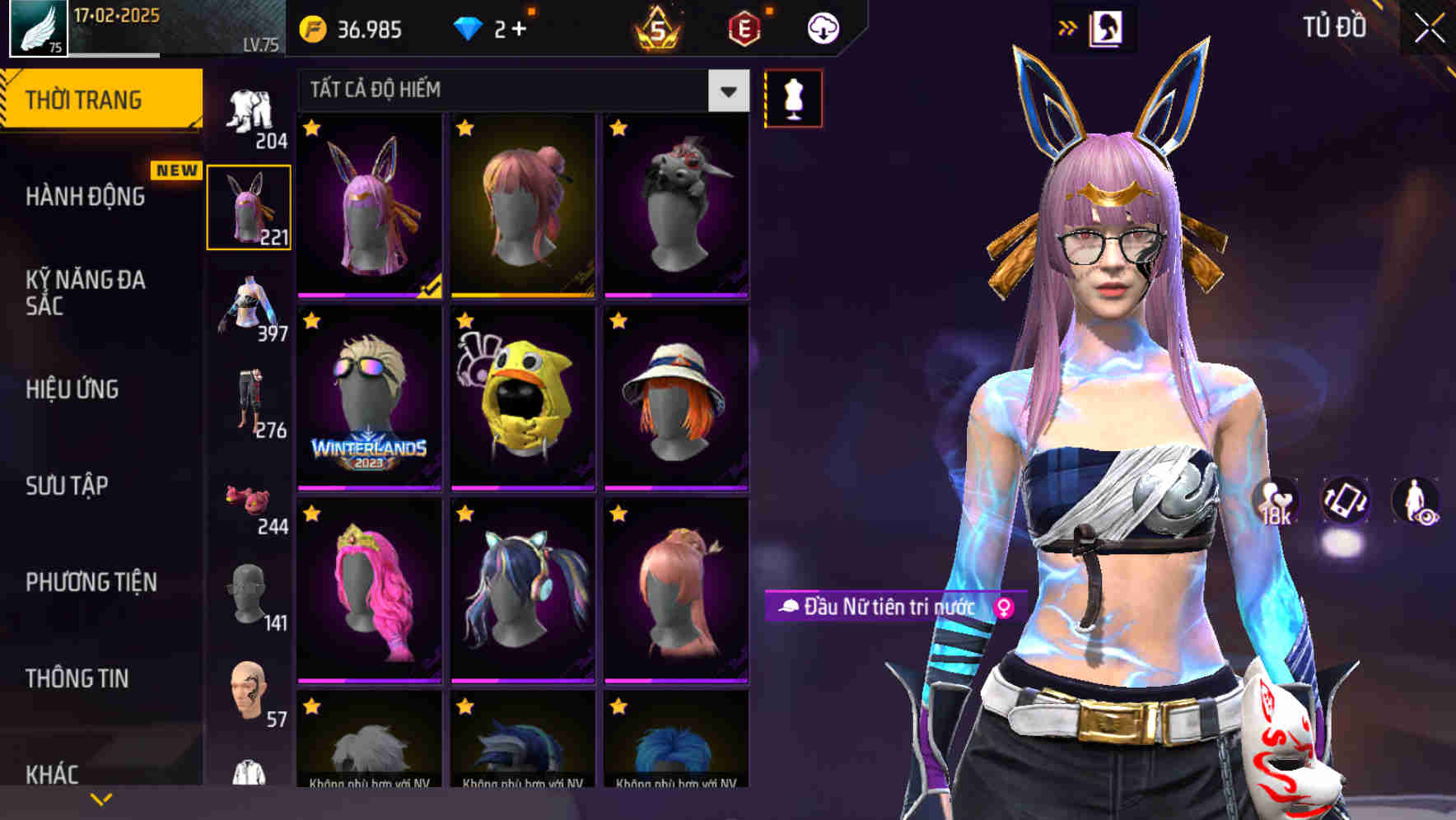Select the head slot category showing 221 items

[249, 205]
